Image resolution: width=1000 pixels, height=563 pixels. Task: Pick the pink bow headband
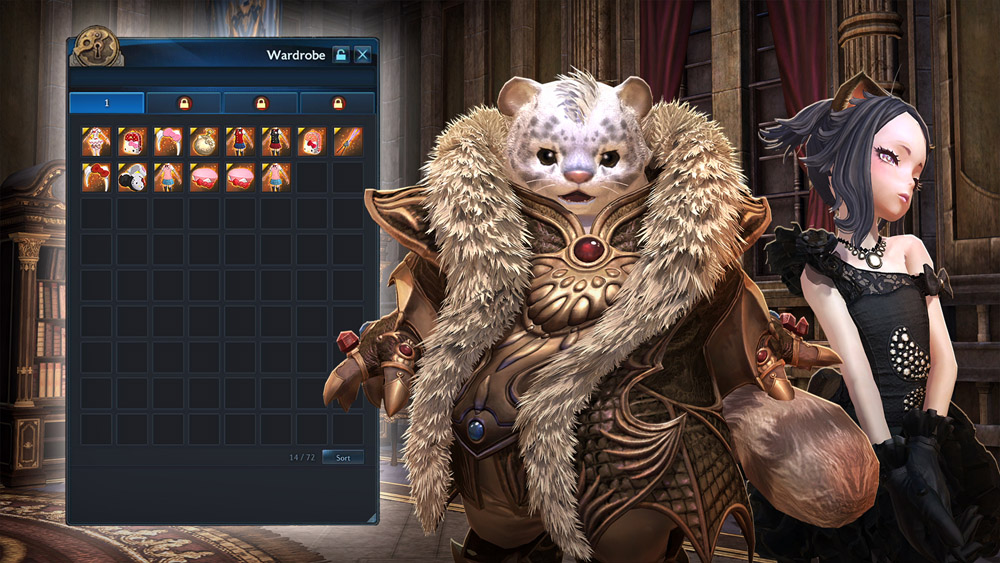pos(168,141)
